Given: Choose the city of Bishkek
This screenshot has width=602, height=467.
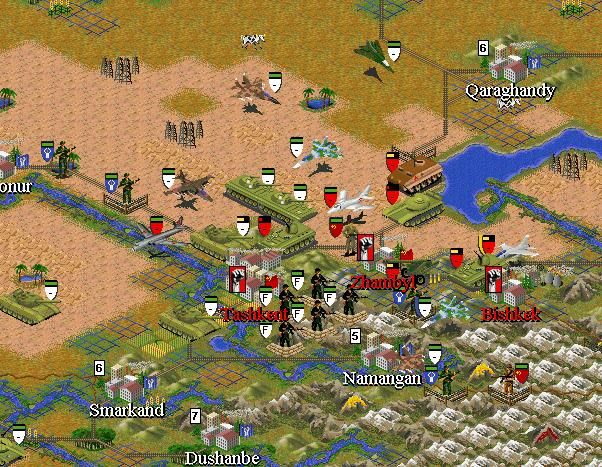Looking at the screenshot, I should pos(509,286).
